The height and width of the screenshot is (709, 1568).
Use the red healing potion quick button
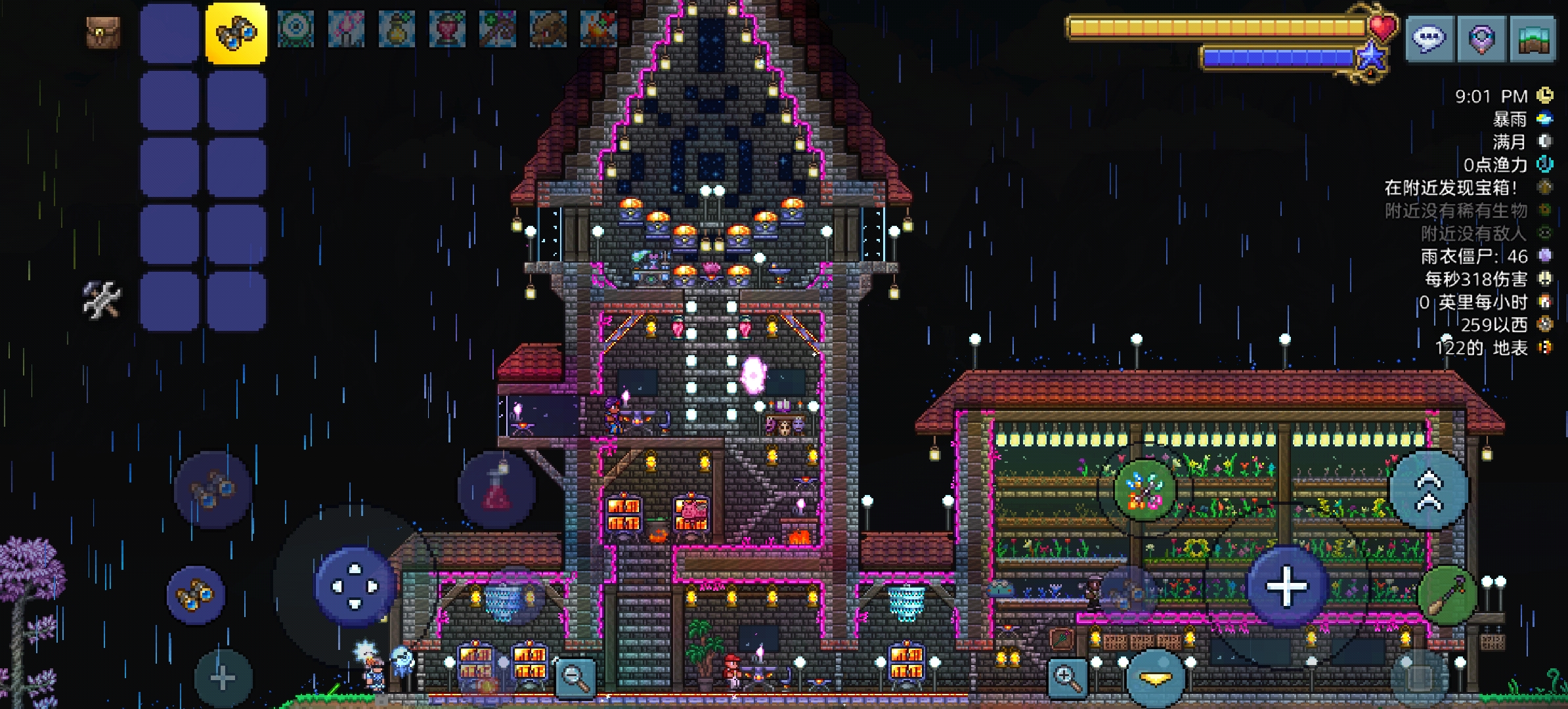click(497, 490)
